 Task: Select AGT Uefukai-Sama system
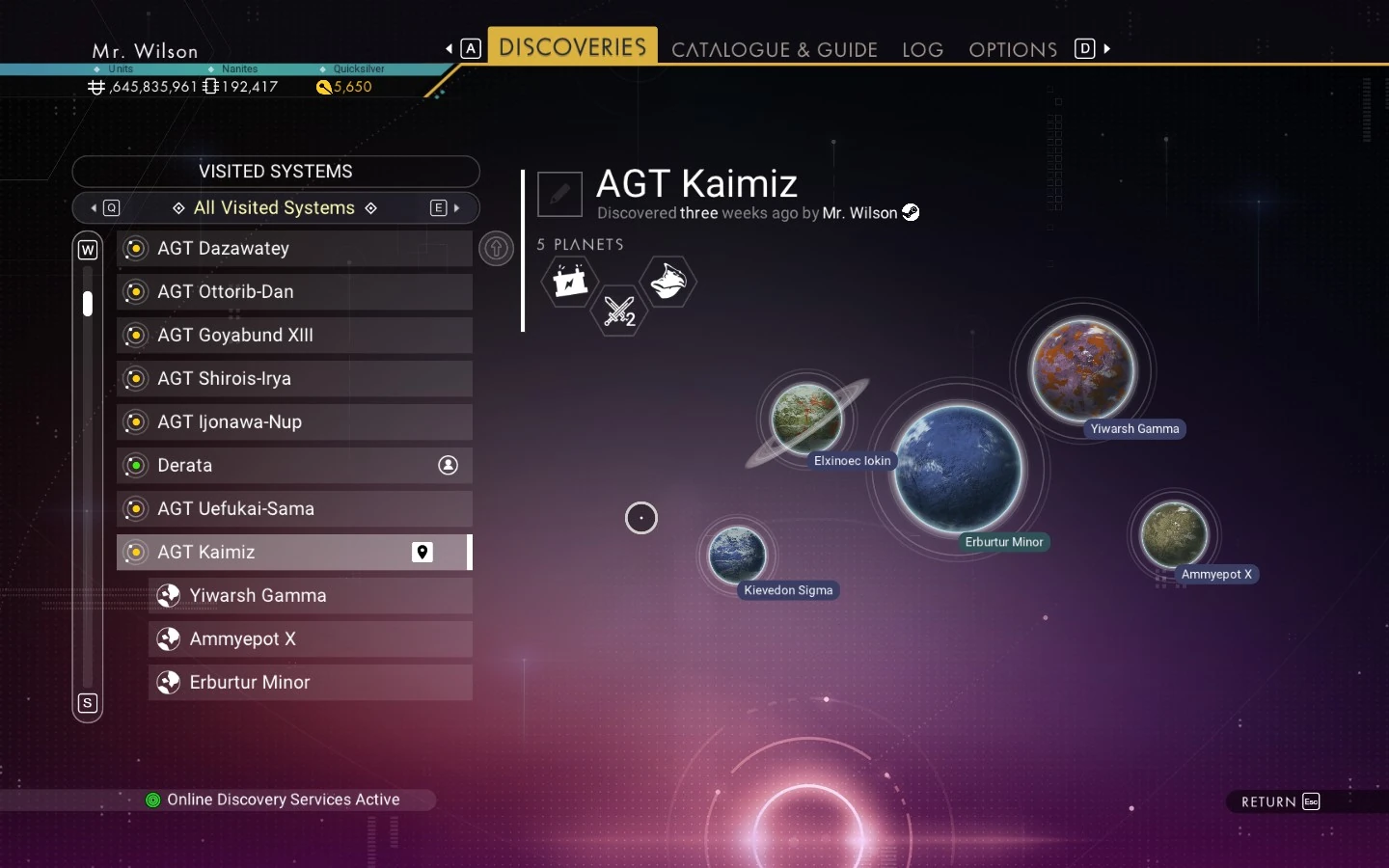(294, 509)
